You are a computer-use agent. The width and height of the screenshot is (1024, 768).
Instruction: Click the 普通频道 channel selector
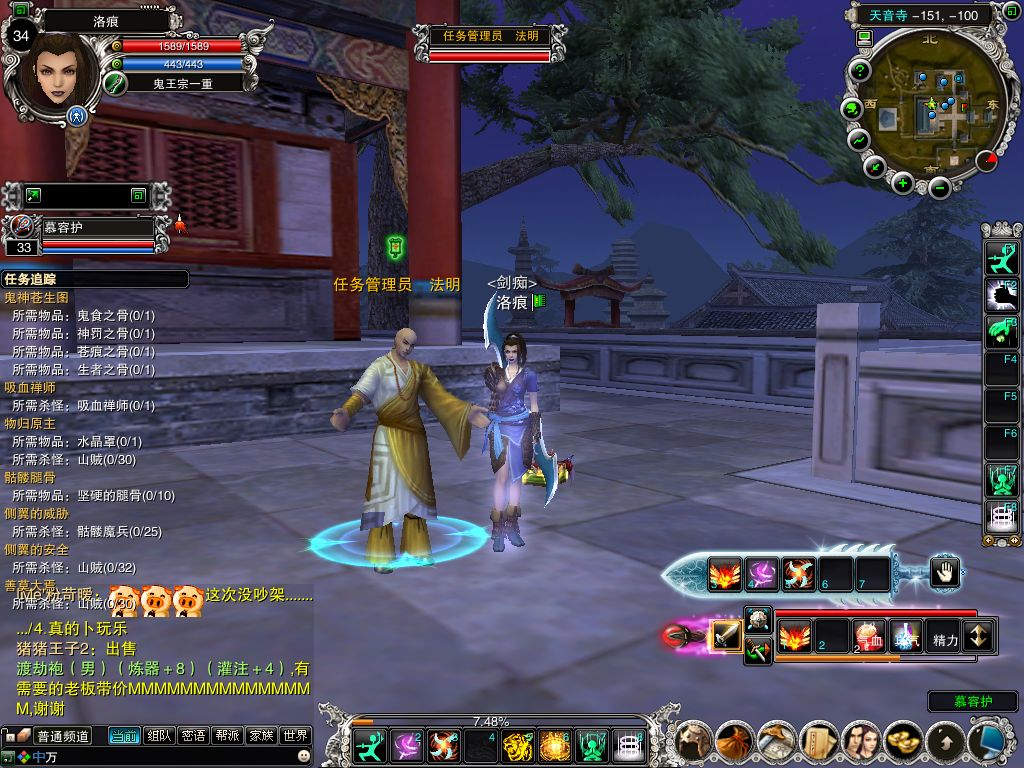(x=62, y=736)
